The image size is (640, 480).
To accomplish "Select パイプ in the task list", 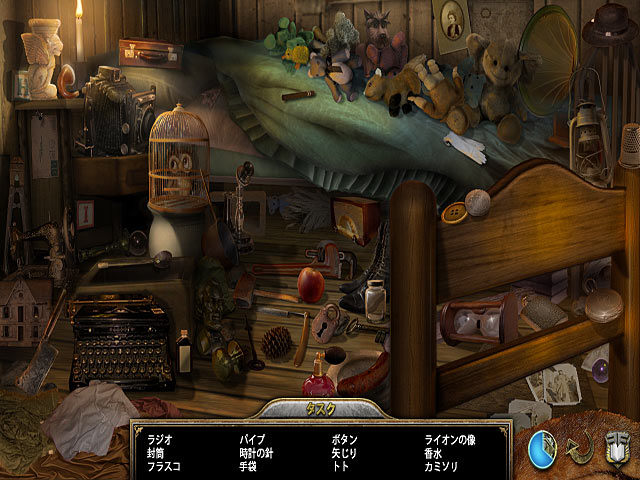I will click(251, 439).
